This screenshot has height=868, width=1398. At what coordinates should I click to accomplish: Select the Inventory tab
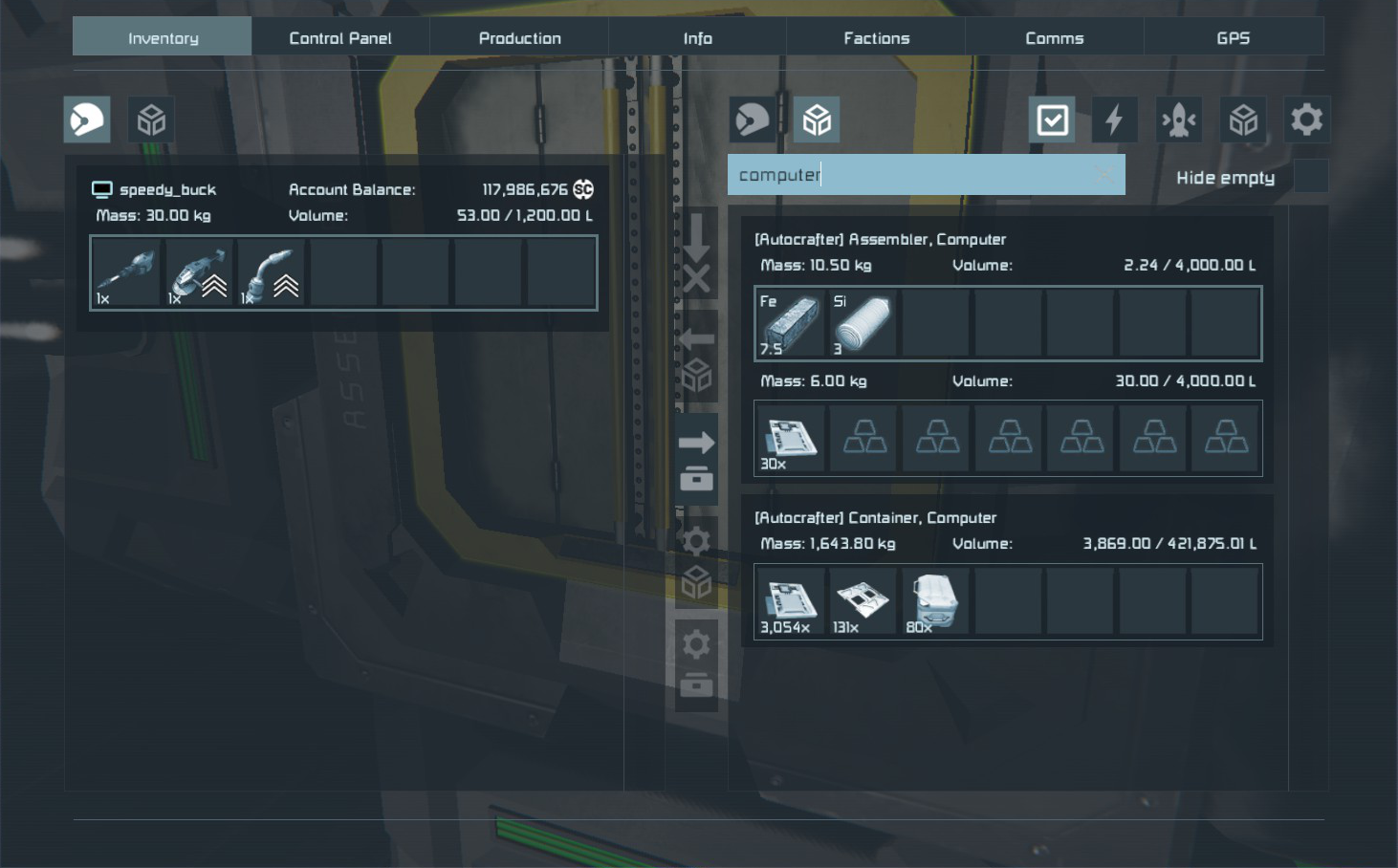(x=163, y=38)
